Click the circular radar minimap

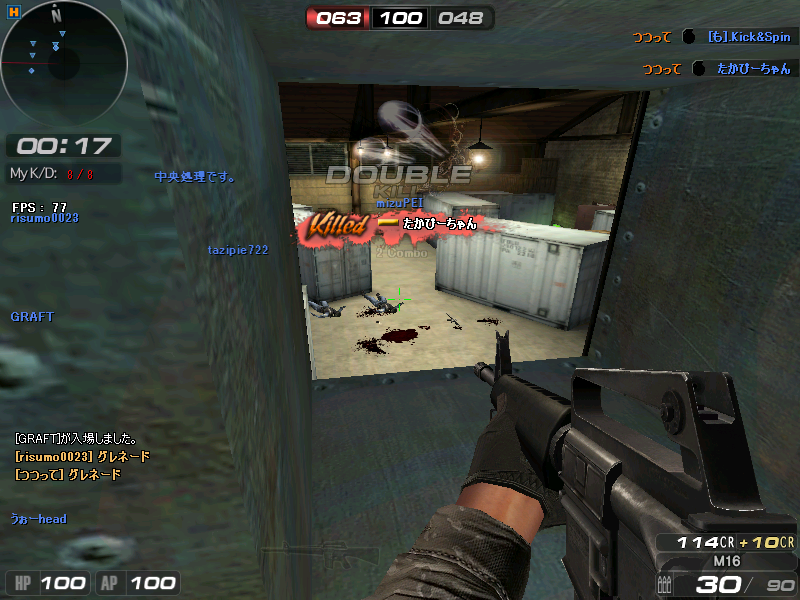[x=63, y=64]
